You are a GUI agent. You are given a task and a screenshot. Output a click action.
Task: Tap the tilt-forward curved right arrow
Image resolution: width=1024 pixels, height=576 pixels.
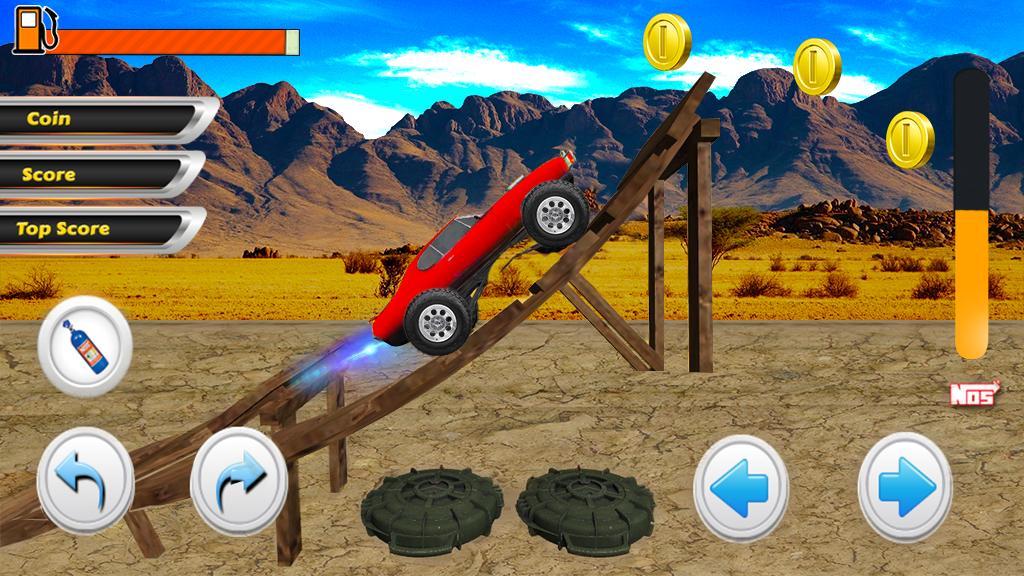(x=239, y=480)
